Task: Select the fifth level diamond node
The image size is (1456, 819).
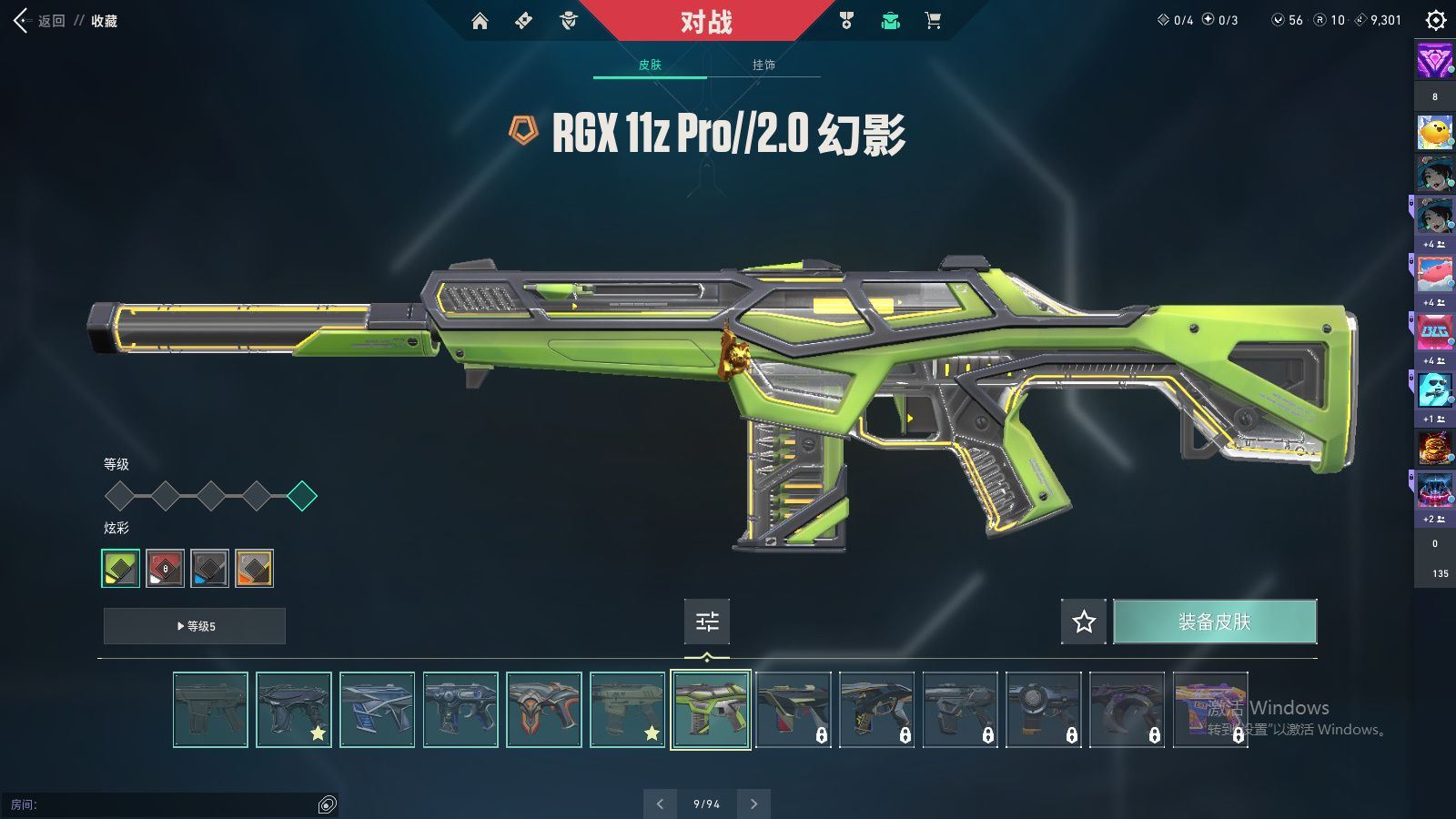Action: point(302,496)
